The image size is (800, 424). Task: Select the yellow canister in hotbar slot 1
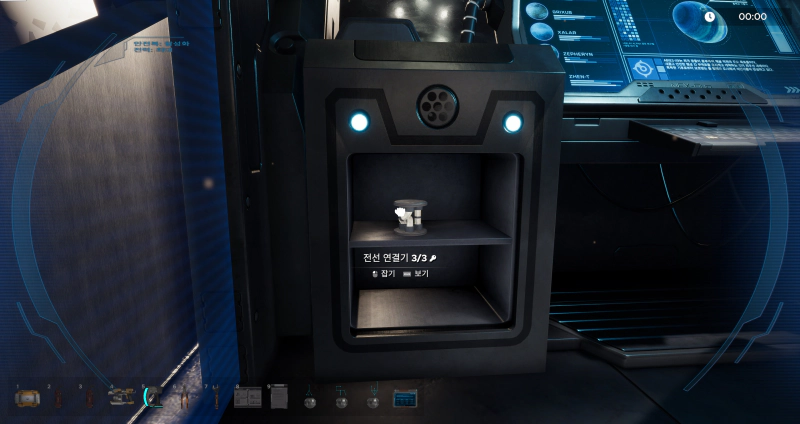point(26,398)
